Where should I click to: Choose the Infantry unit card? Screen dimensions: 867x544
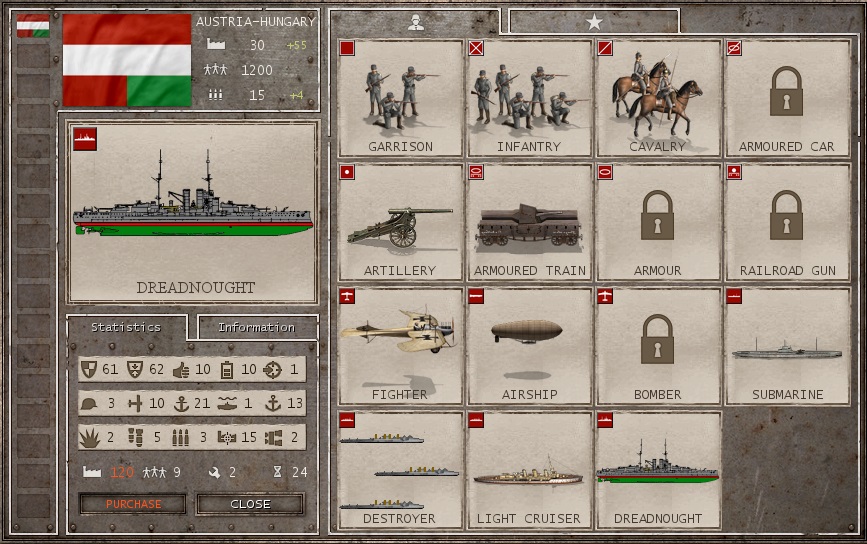pos(529,98)
